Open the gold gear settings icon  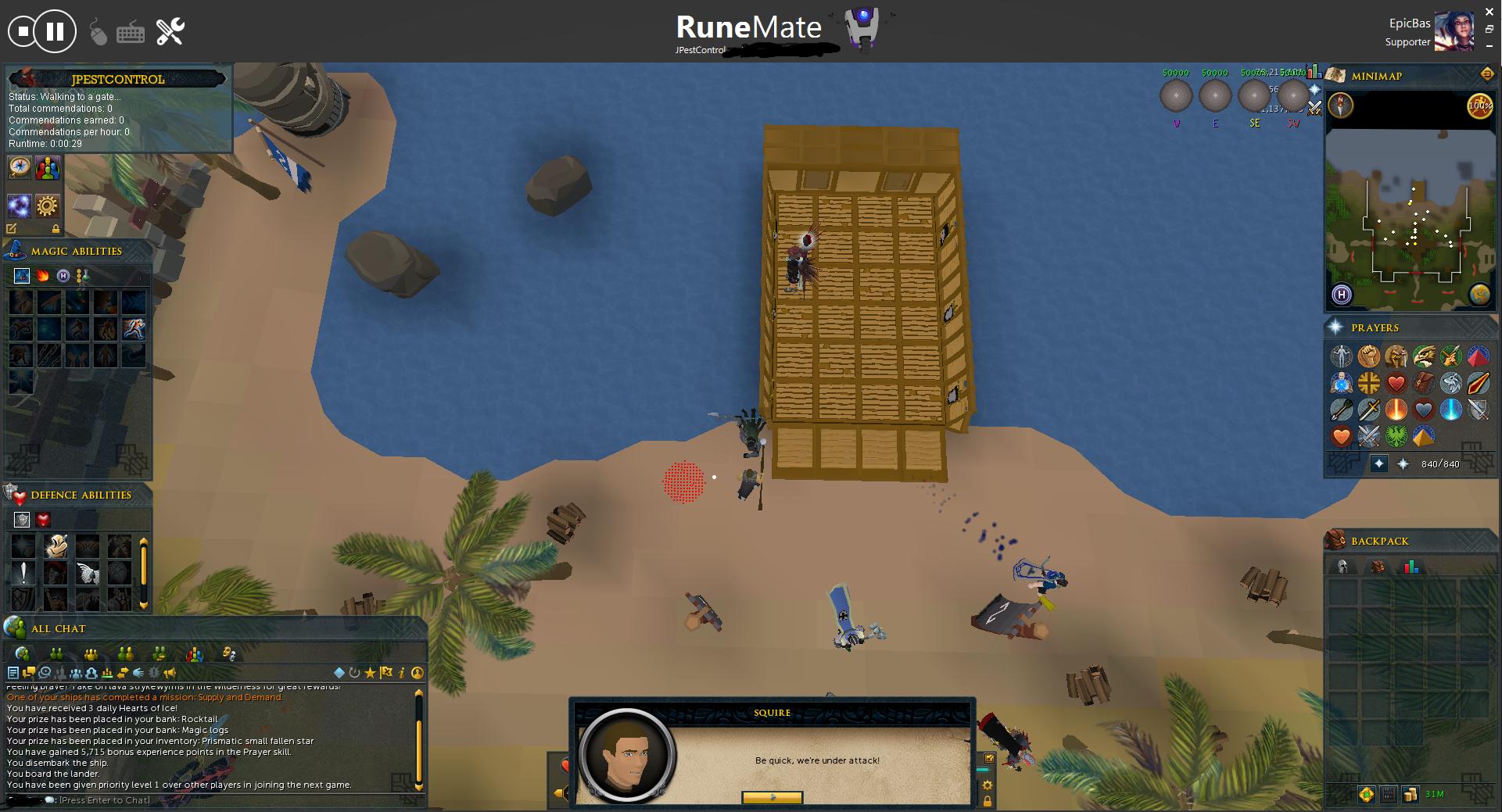tap(48, 206)
